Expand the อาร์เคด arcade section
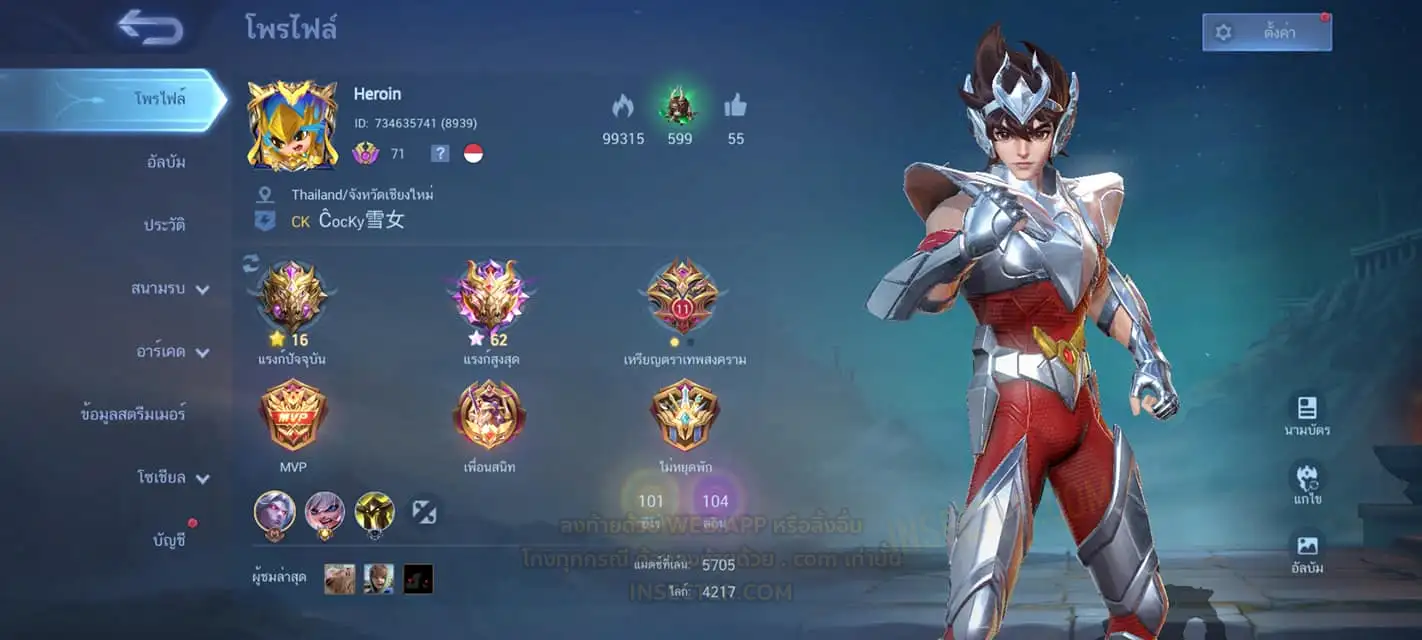Image resolution: width=1422 pixels, height=640 pixels. (x=172, y=352)
